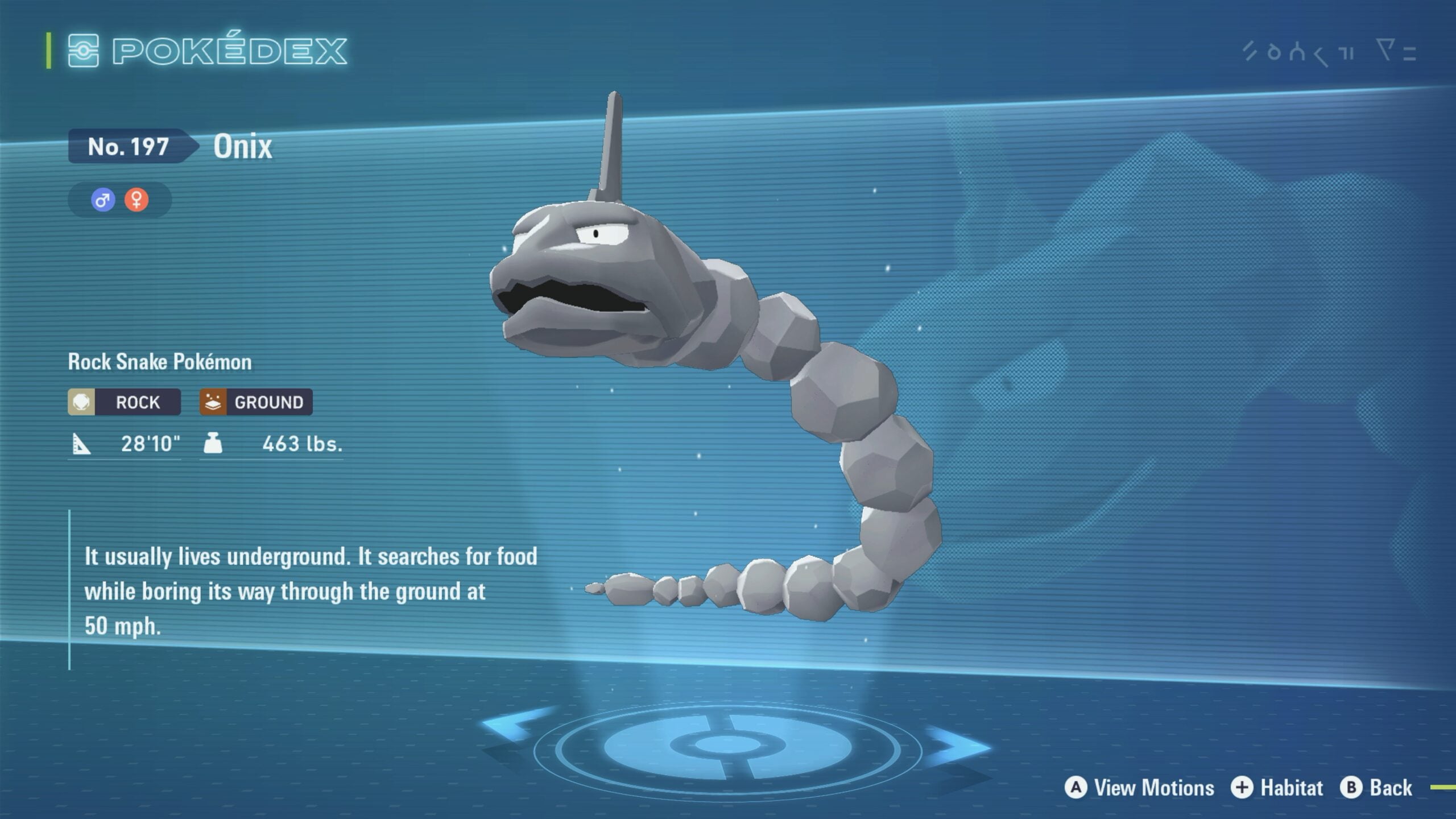Viewport: 1456px width, 819px height.
Task: Show the Habitat of Onix
Action: (1277, 788)
